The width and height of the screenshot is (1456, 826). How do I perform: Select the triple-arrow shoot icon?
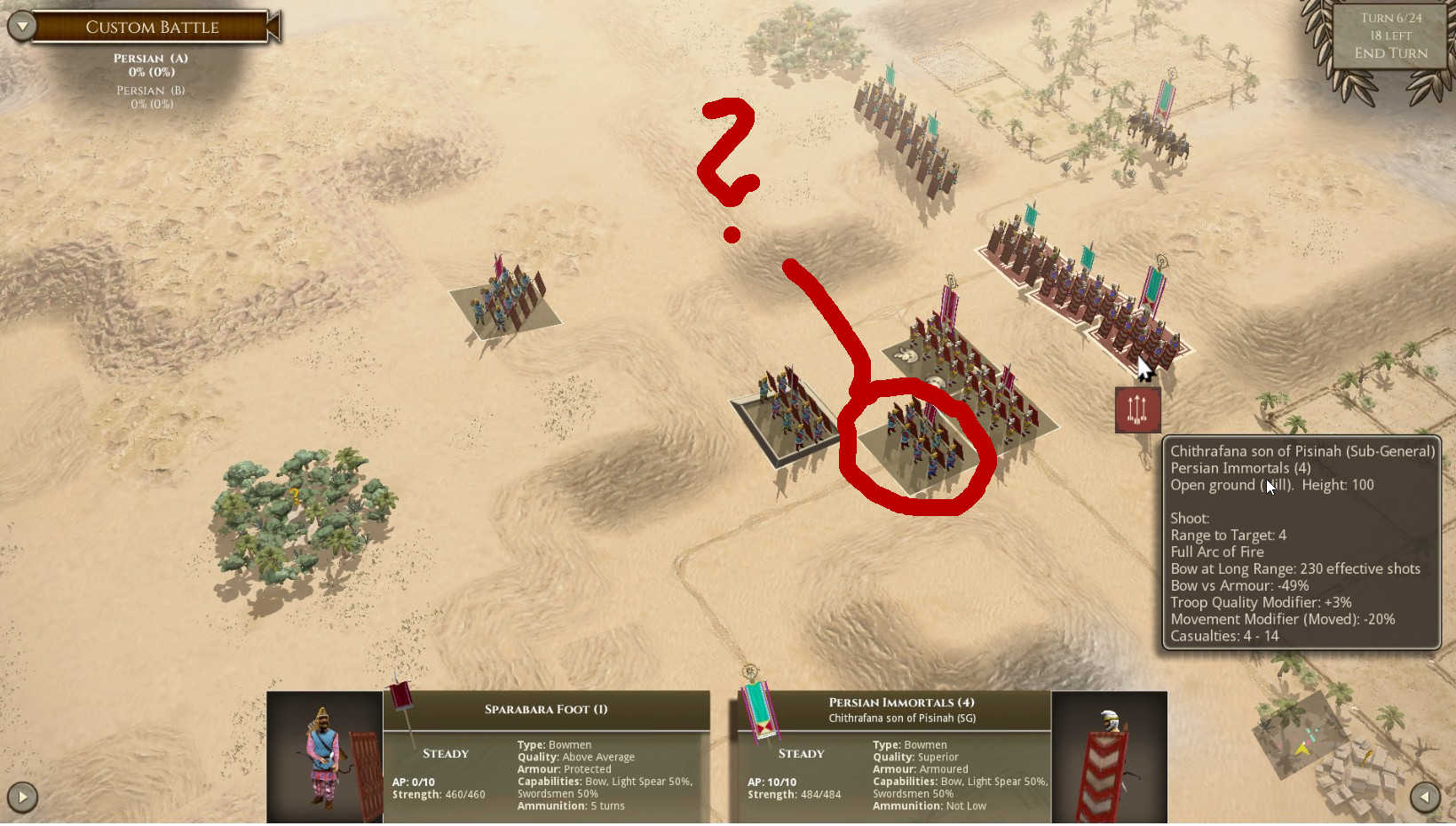click(x=1137, y=409)
